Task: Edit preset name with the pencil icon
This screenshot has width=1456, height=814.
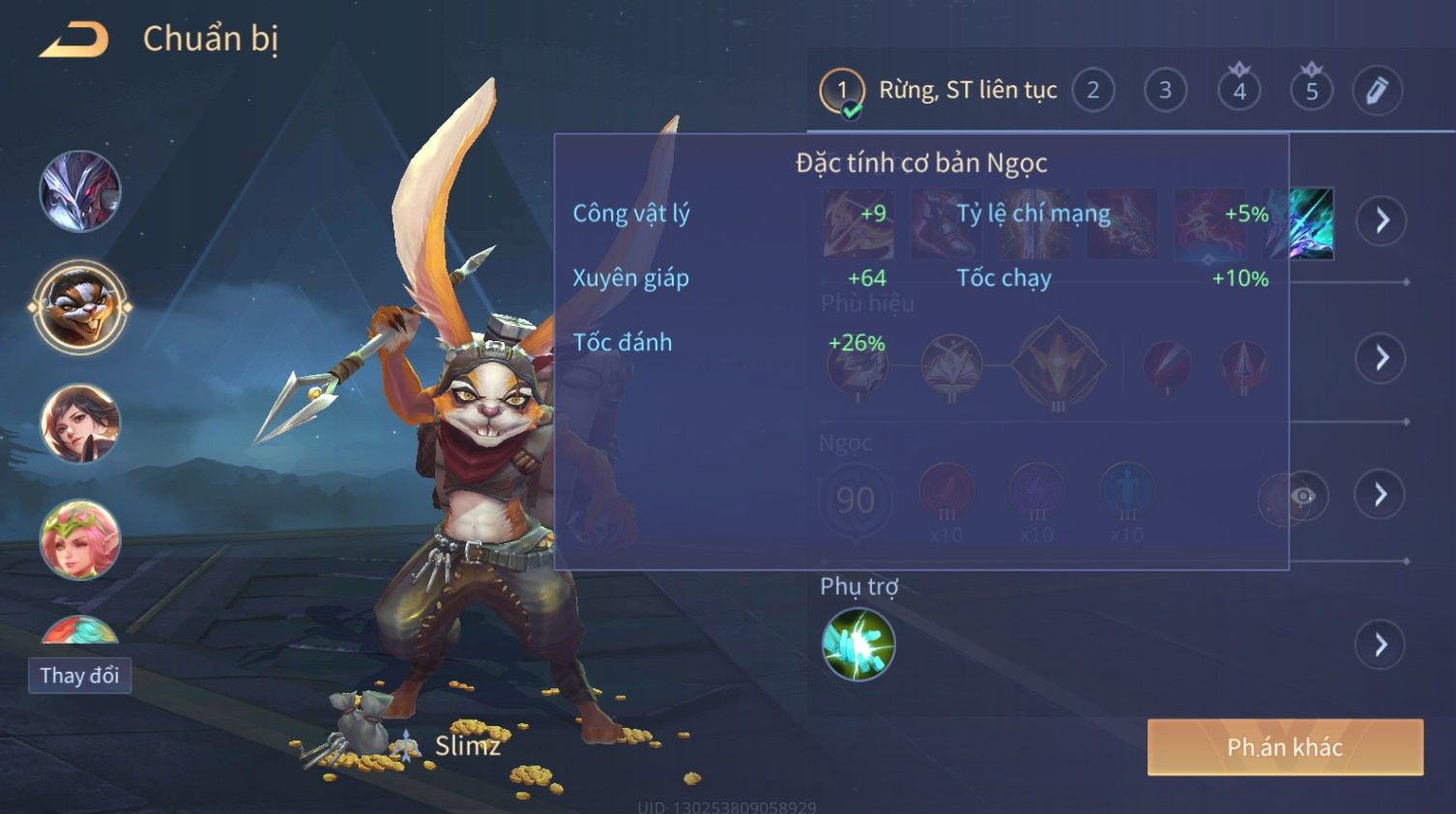Action: click(1377, 91)
